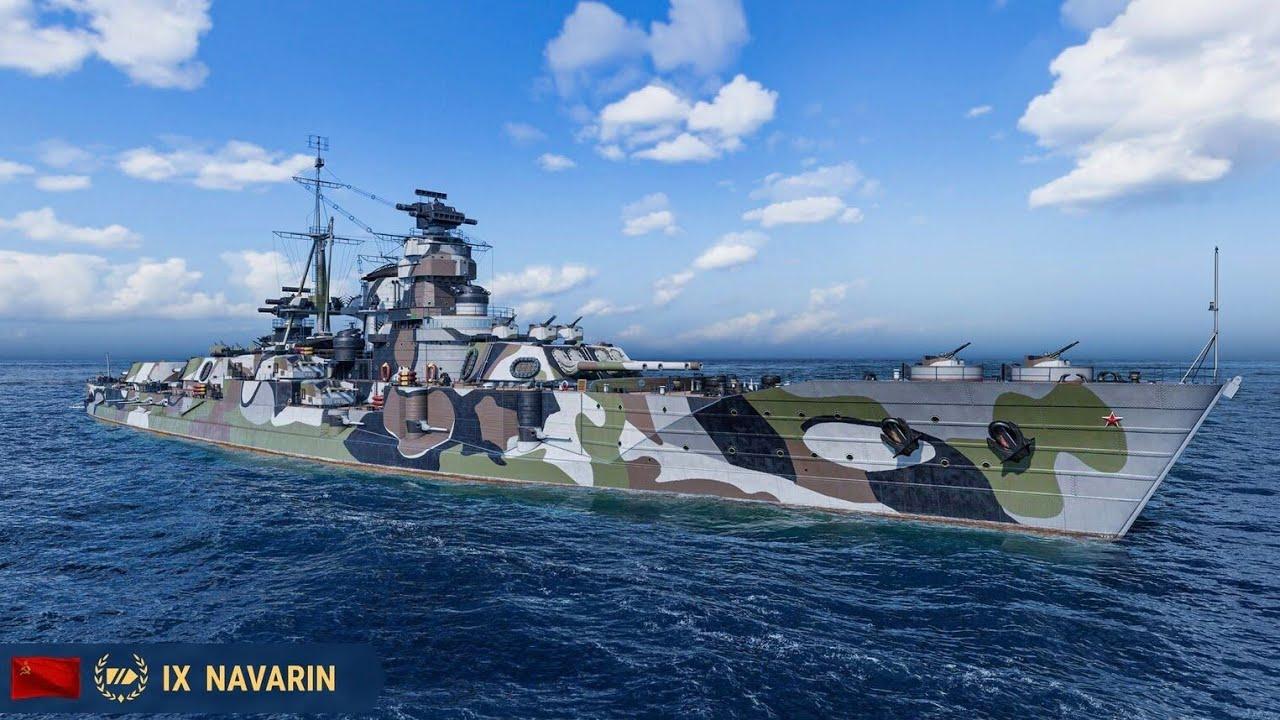This screenshot has height=720, width=1280.
Task: Click the Soviet flag nation icon
Action: pos(46,677)
